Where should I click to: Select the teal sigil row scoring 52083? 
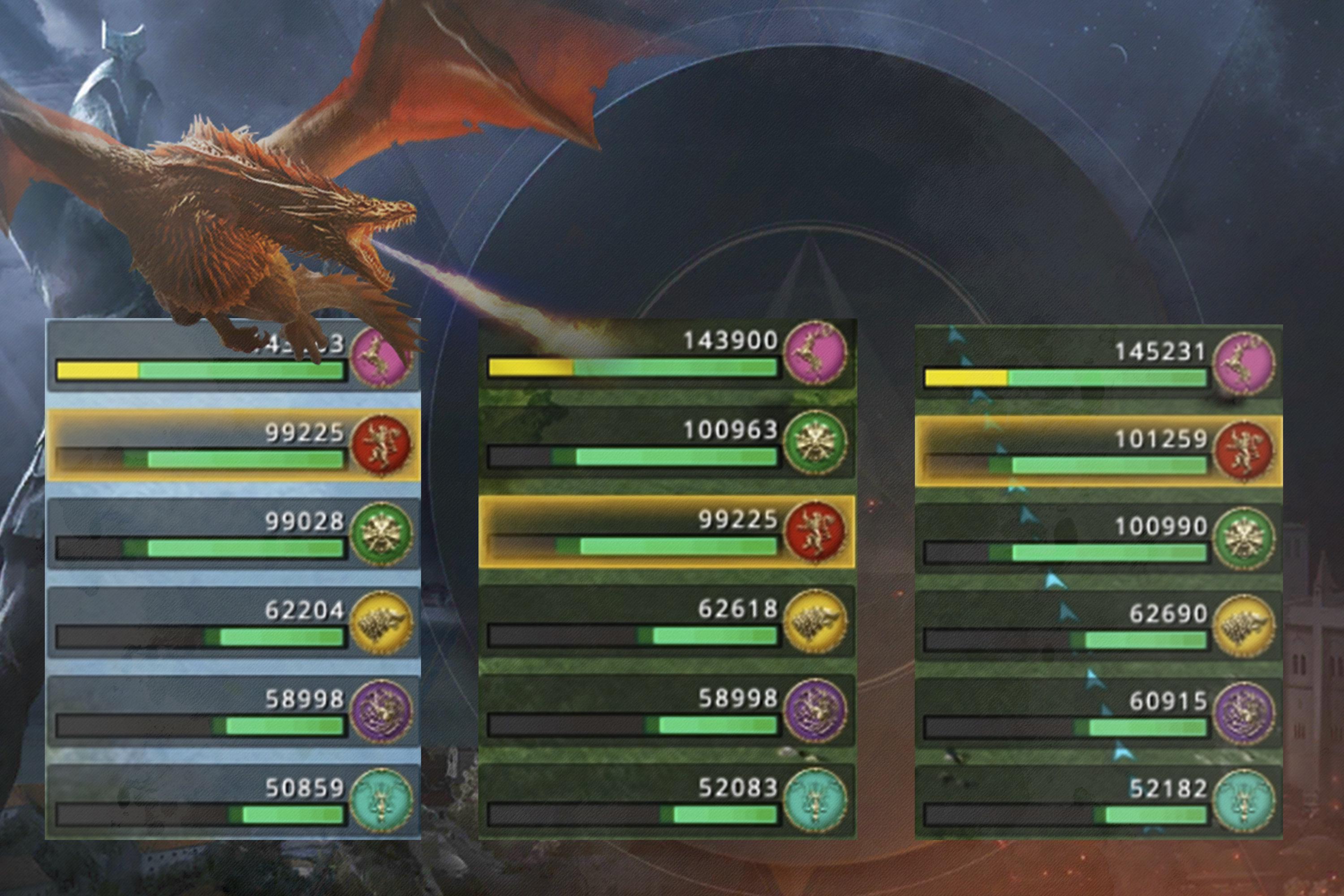tap(666, 800)
